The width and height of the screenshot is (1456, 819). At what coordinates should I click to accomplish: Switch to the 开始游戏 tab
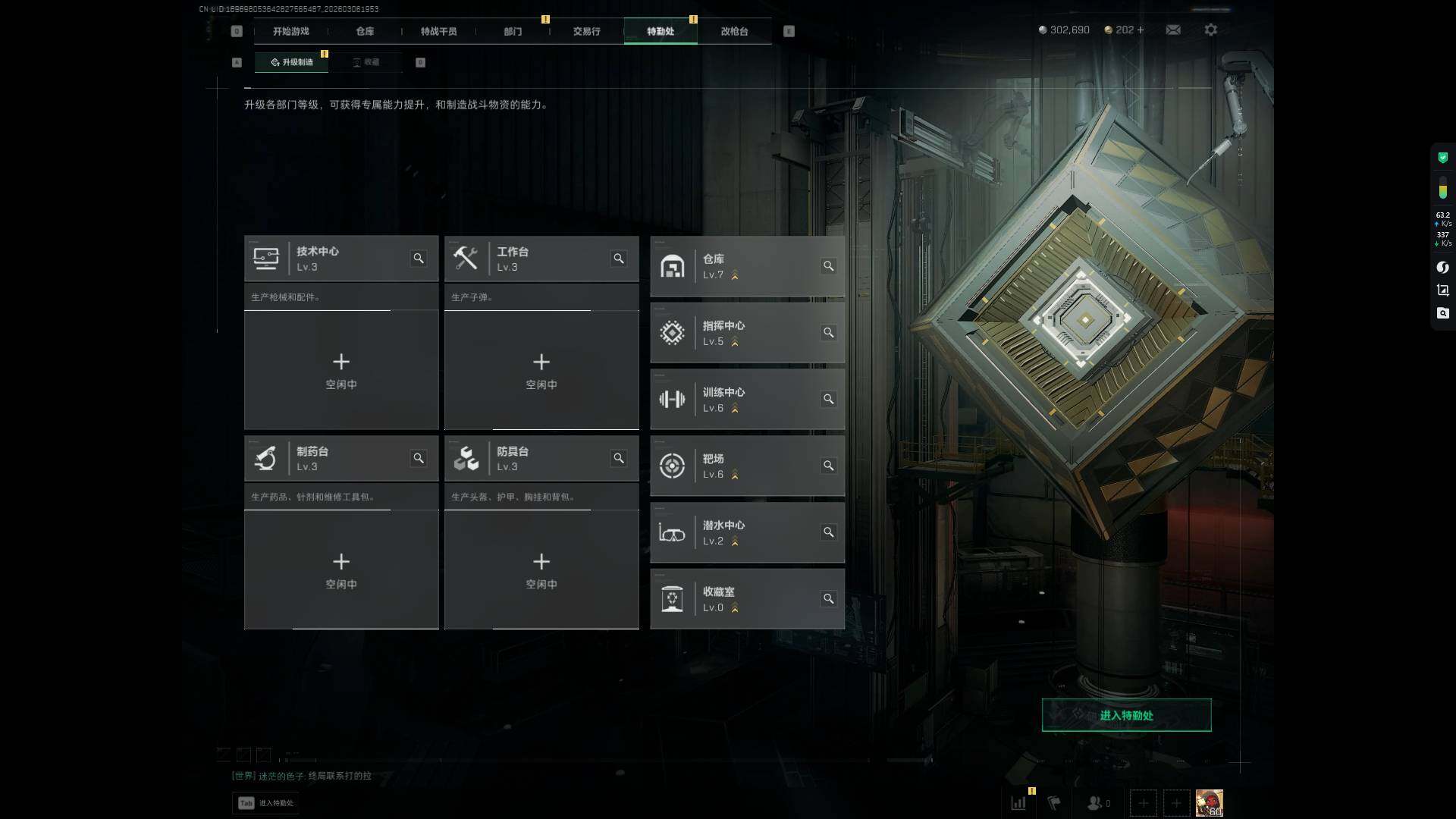(290, 31)
